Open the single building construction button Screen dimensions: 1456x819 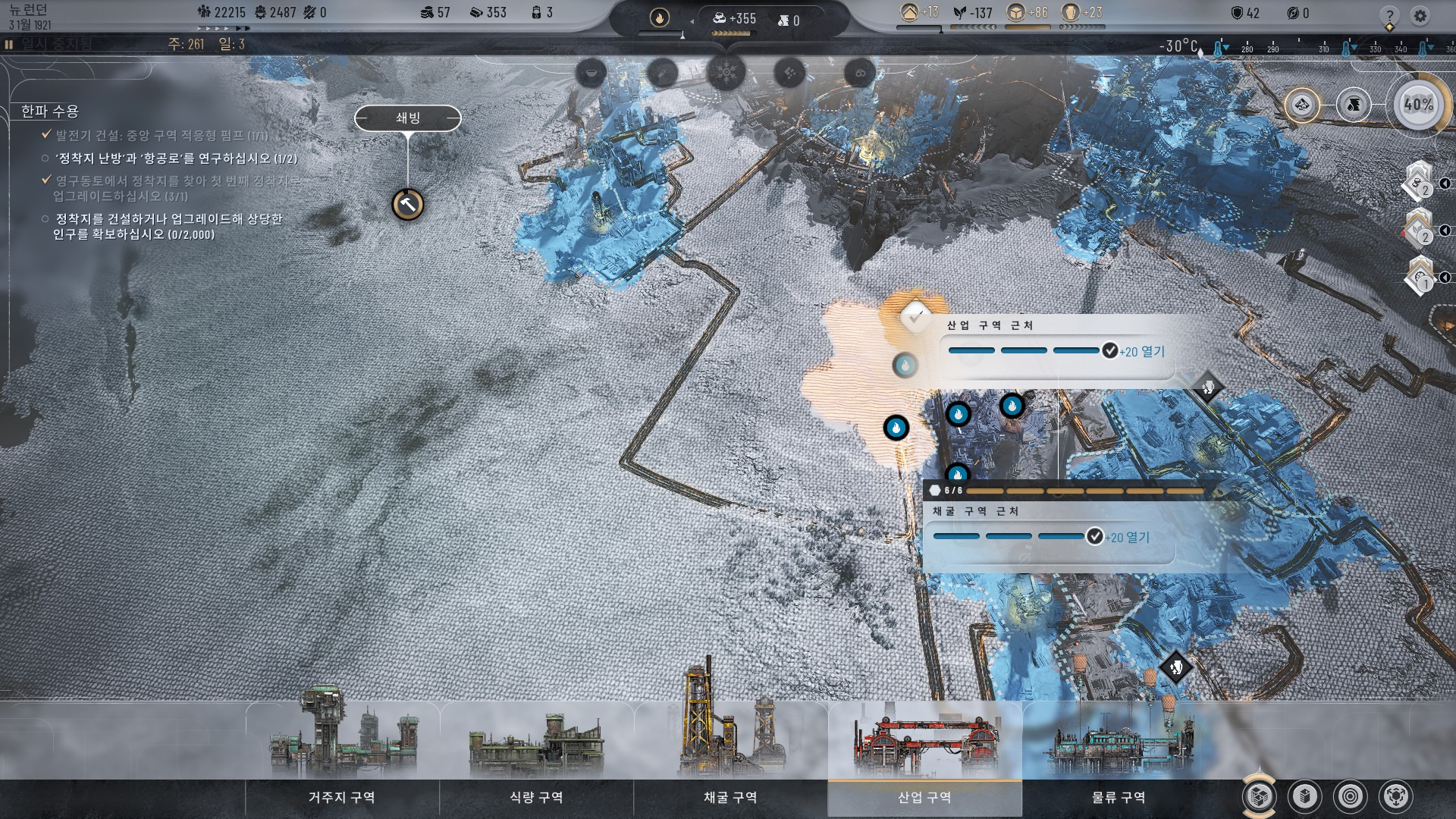tap(1305, 796)
